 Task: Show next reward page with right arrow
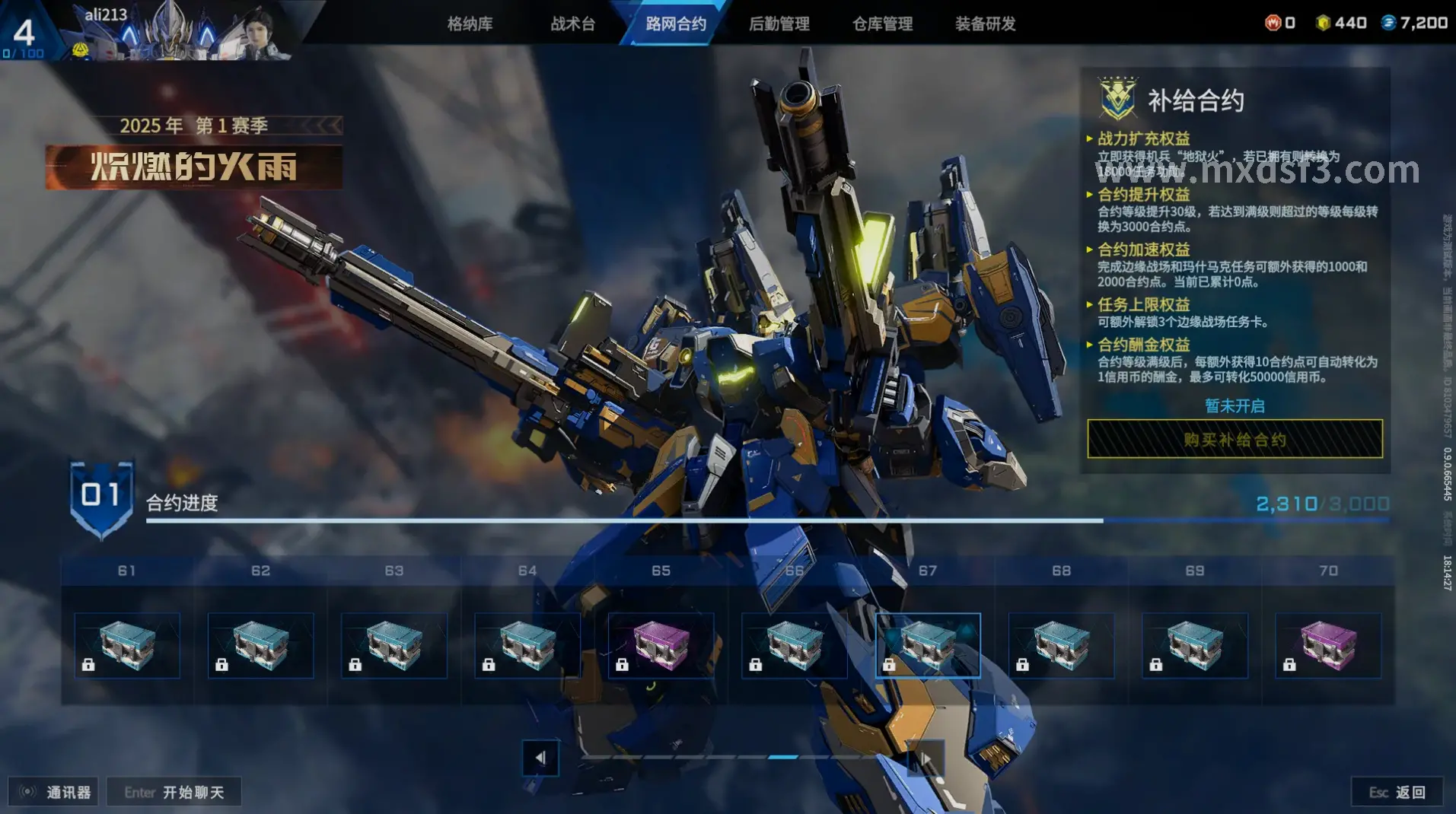pos(926,758)
